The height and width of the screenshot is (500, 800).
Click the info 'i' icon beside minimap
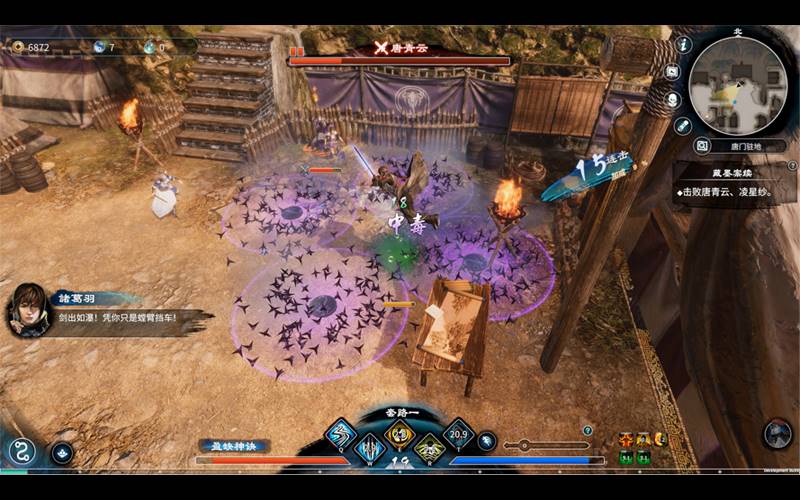[x=684, y=44]
